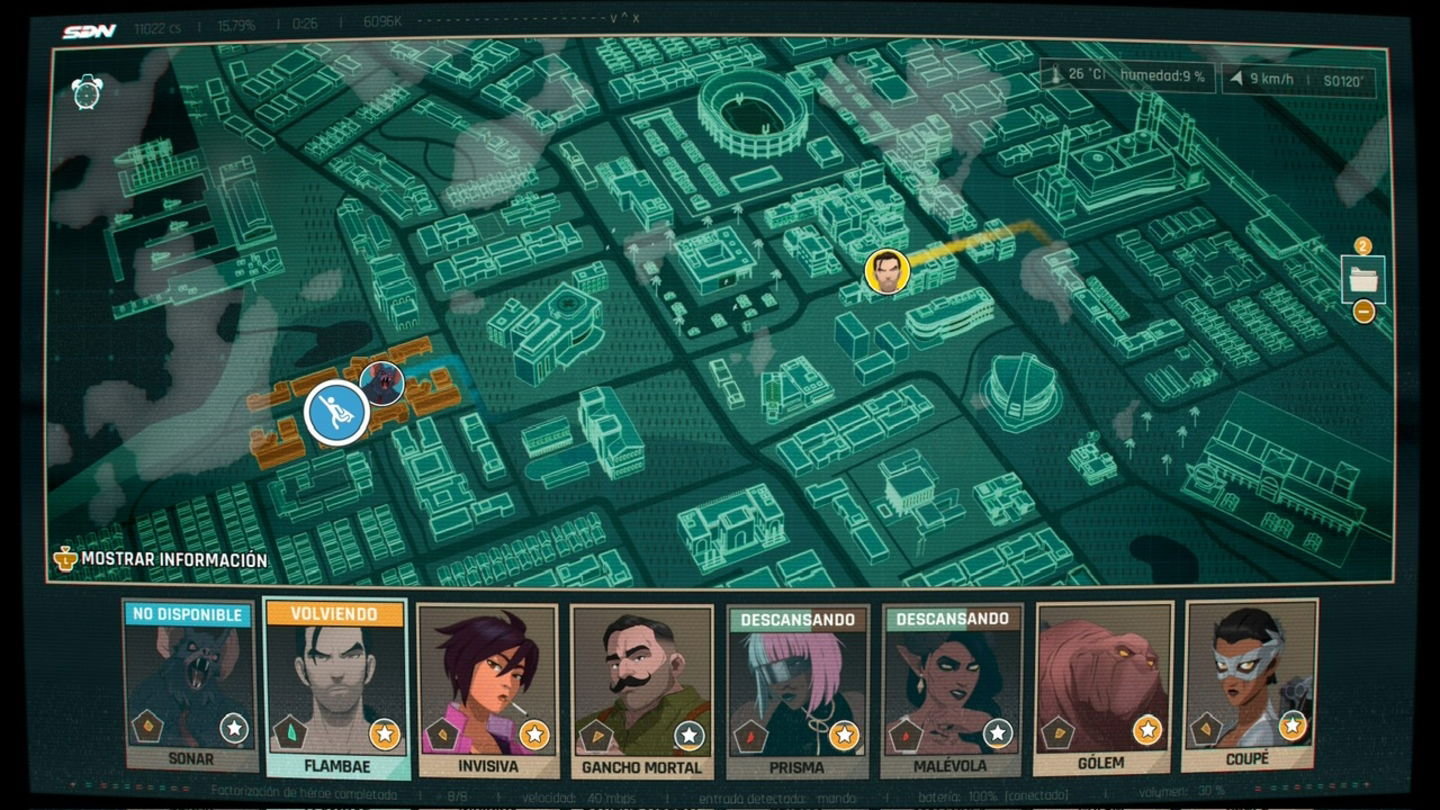
Task: Choose the resting Prisma card
Action: pos(797,692)
